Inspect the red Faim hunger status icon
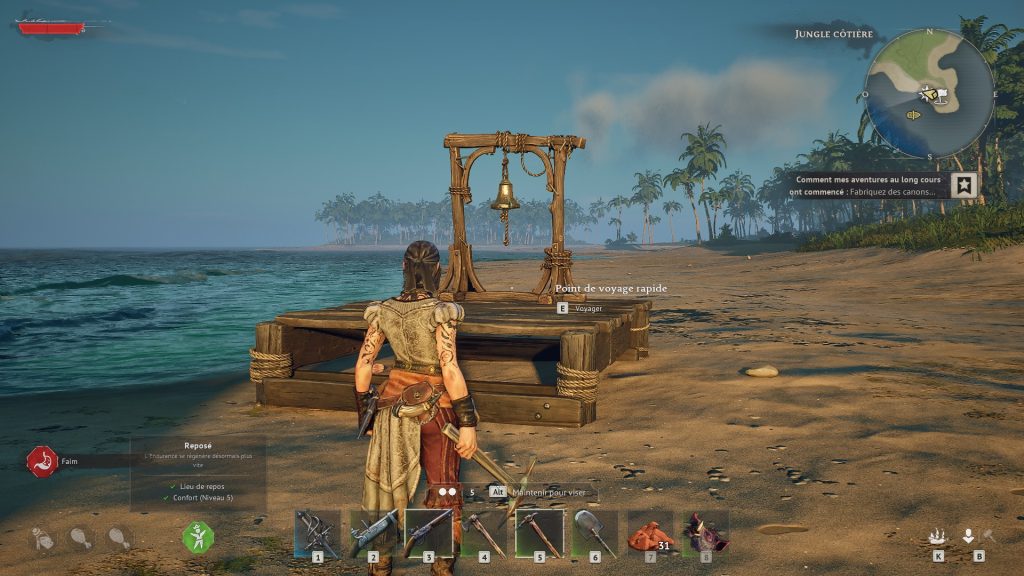Viewport: 1024px width, 576px height. coord(41,461)
